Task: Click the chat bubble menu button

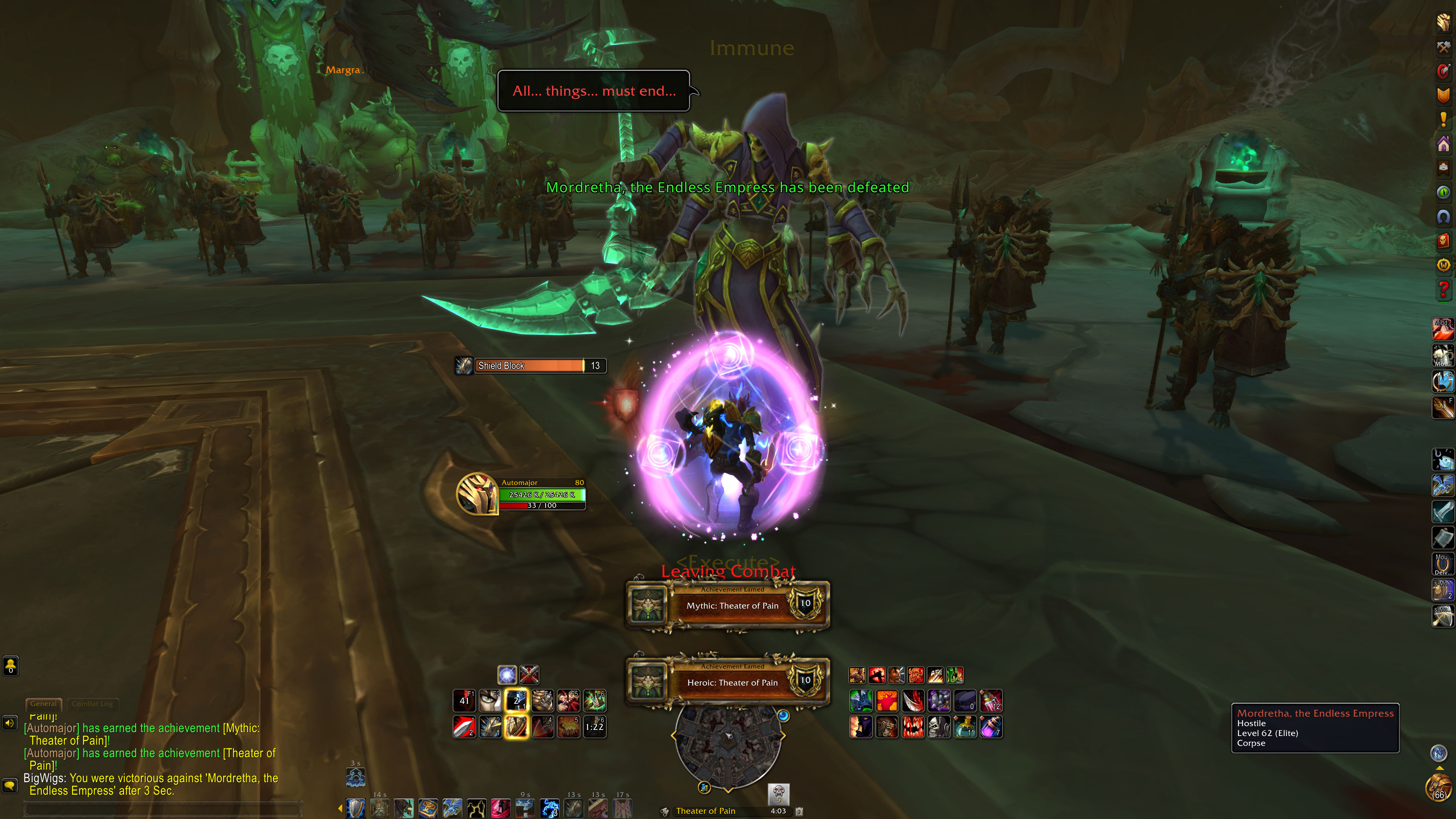Action: click(x=10, y=785)
